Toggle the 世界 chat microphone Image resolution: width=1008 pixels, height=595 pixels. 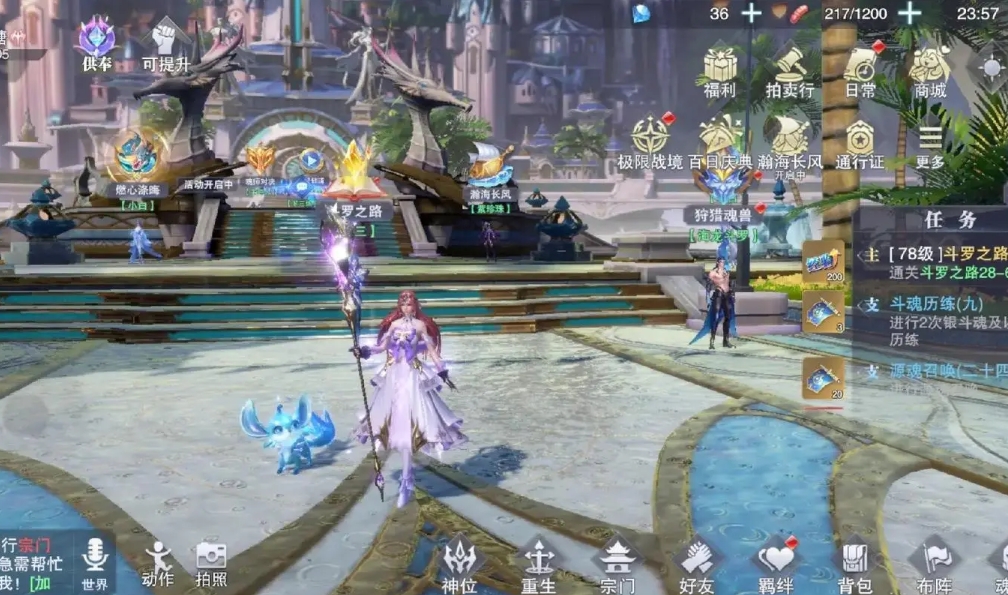(95, 555)
